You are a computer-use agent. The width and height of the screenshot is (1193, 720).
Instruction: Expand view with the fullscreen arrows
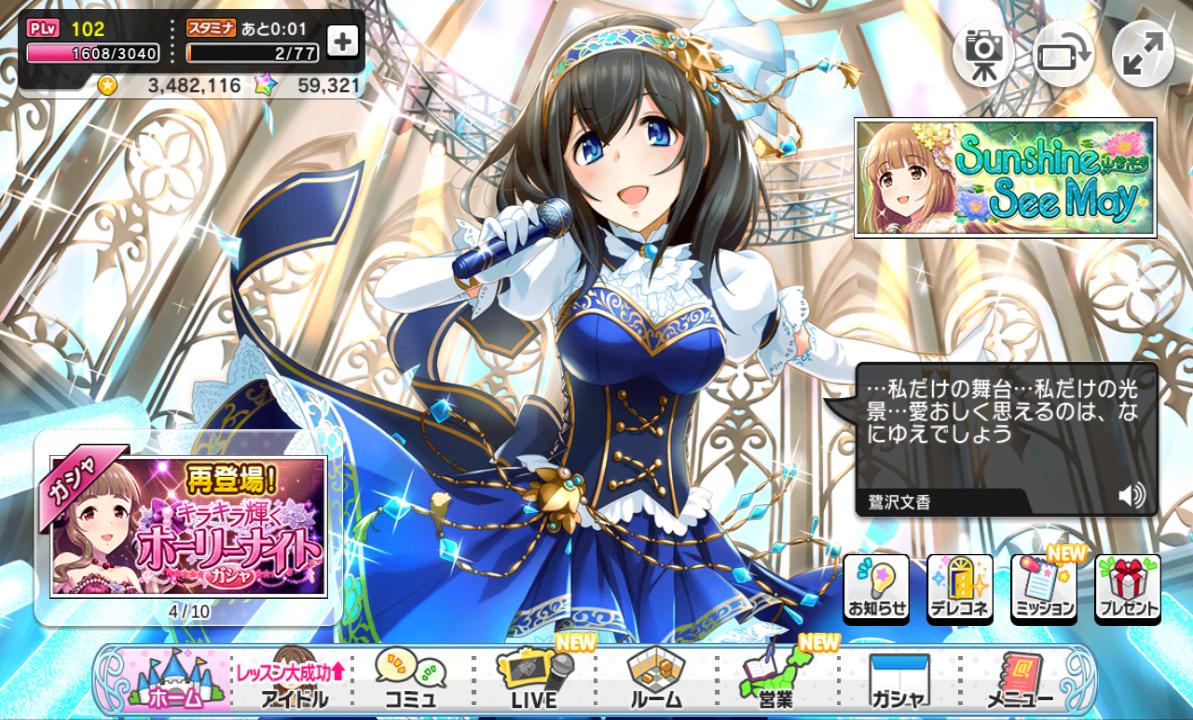tap(1142, 54)
